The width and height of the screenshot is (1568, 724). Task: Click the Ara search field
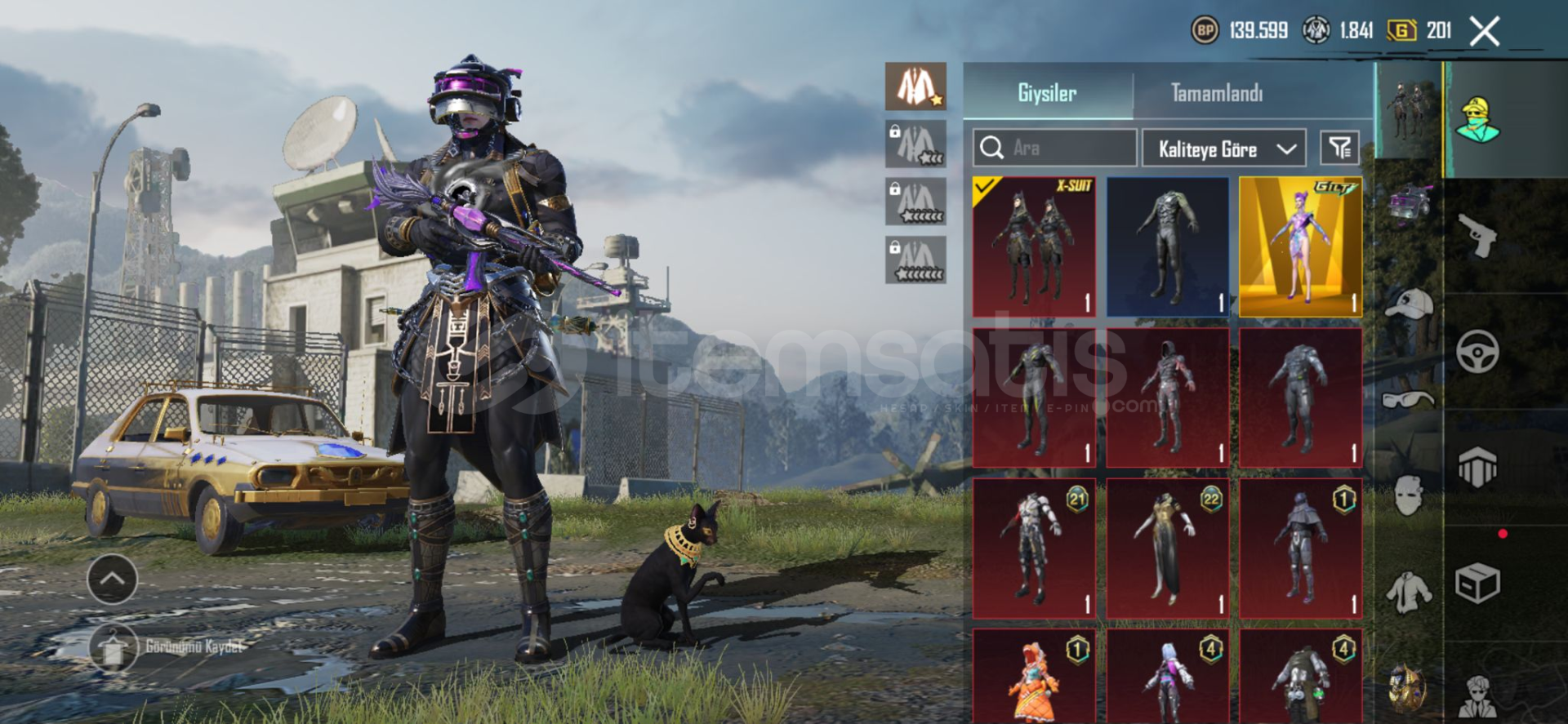coord(1053,148)
